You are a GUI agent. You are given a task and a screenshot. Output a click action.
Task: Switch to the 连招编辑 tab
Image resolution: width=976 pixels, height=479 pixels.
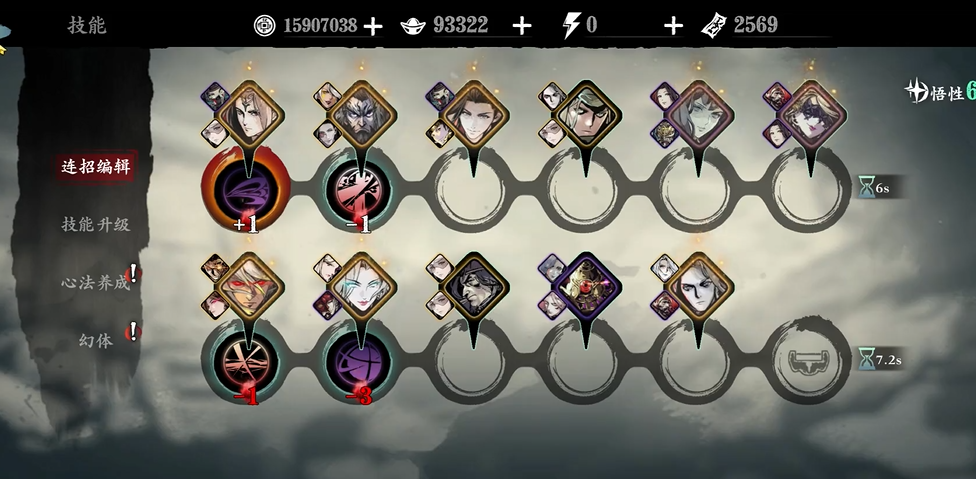tap(96, 167)
